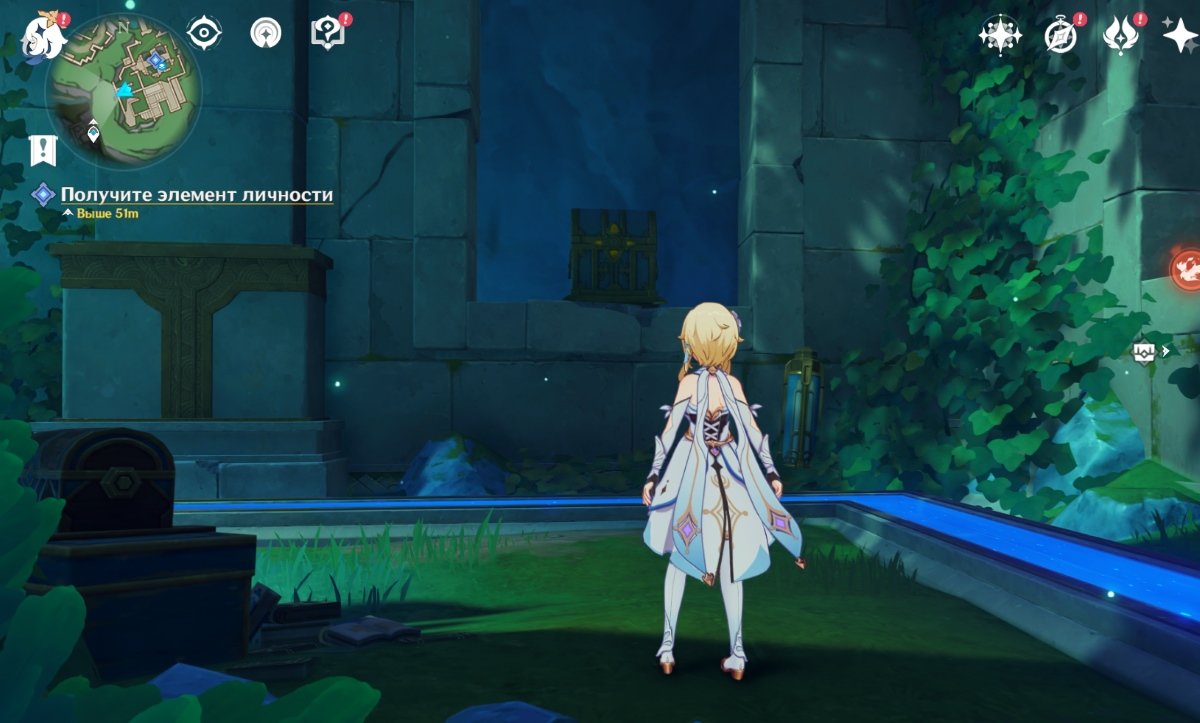Activate the eye-shaped Elemental Sight icon
The image size is (1200, 723).
(204, 33)
